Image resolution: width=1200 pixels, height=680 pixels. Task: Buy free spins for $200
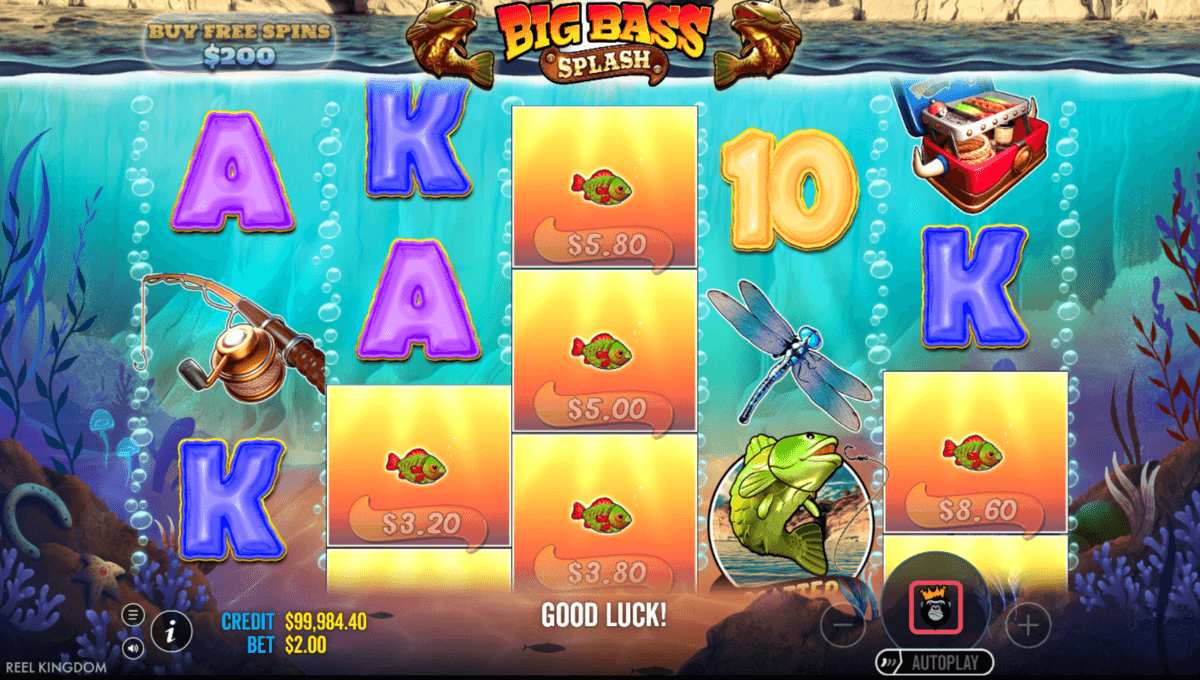point(239,44)
